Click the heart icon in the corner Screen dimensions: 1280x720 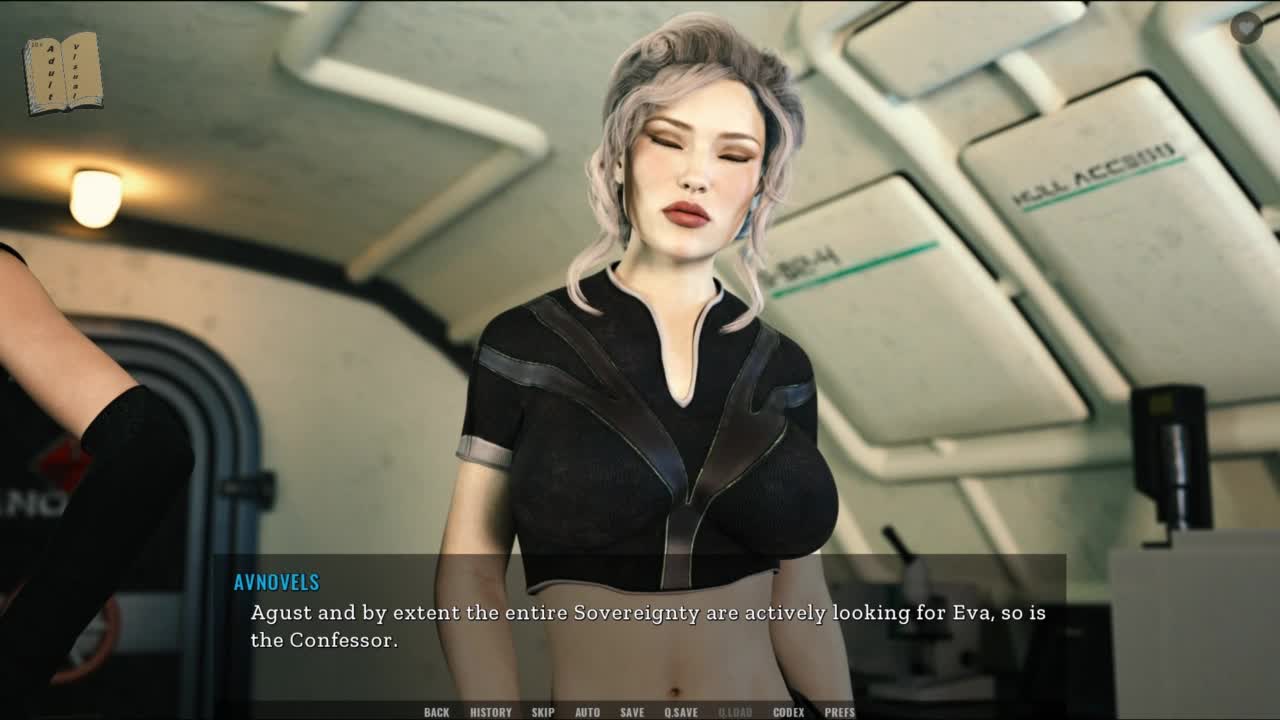(1246, 28)
